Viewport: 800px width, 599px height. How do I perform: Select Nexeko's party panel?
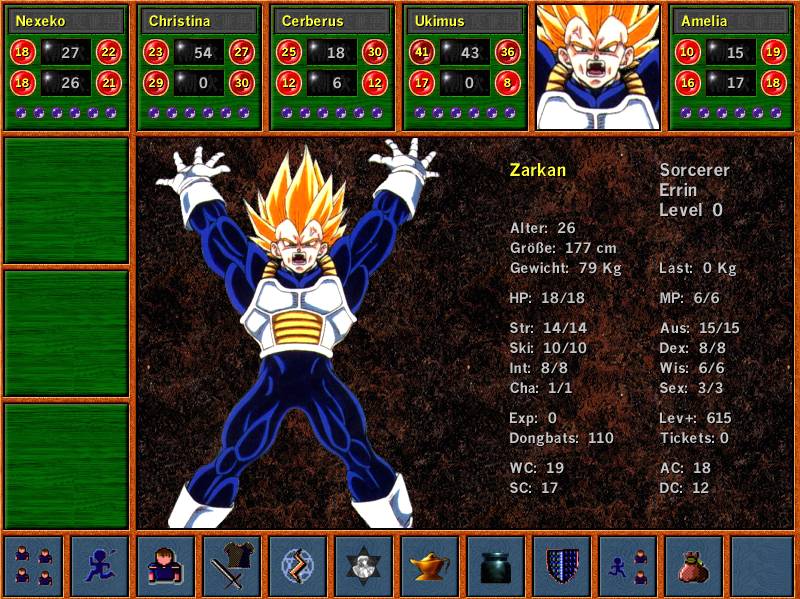66,67
